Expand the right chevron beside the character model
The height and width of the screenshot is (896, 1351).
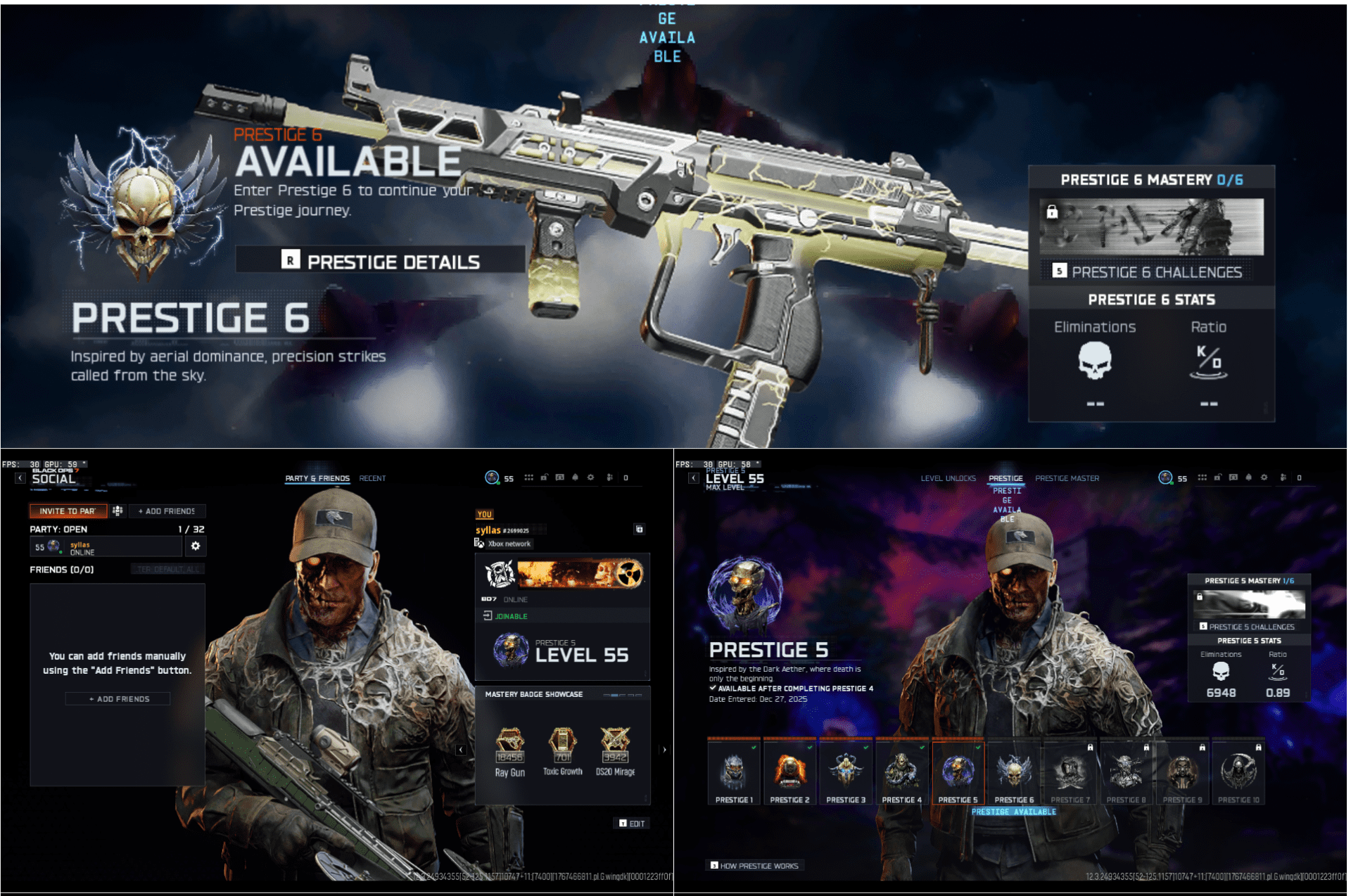point(664,750)
